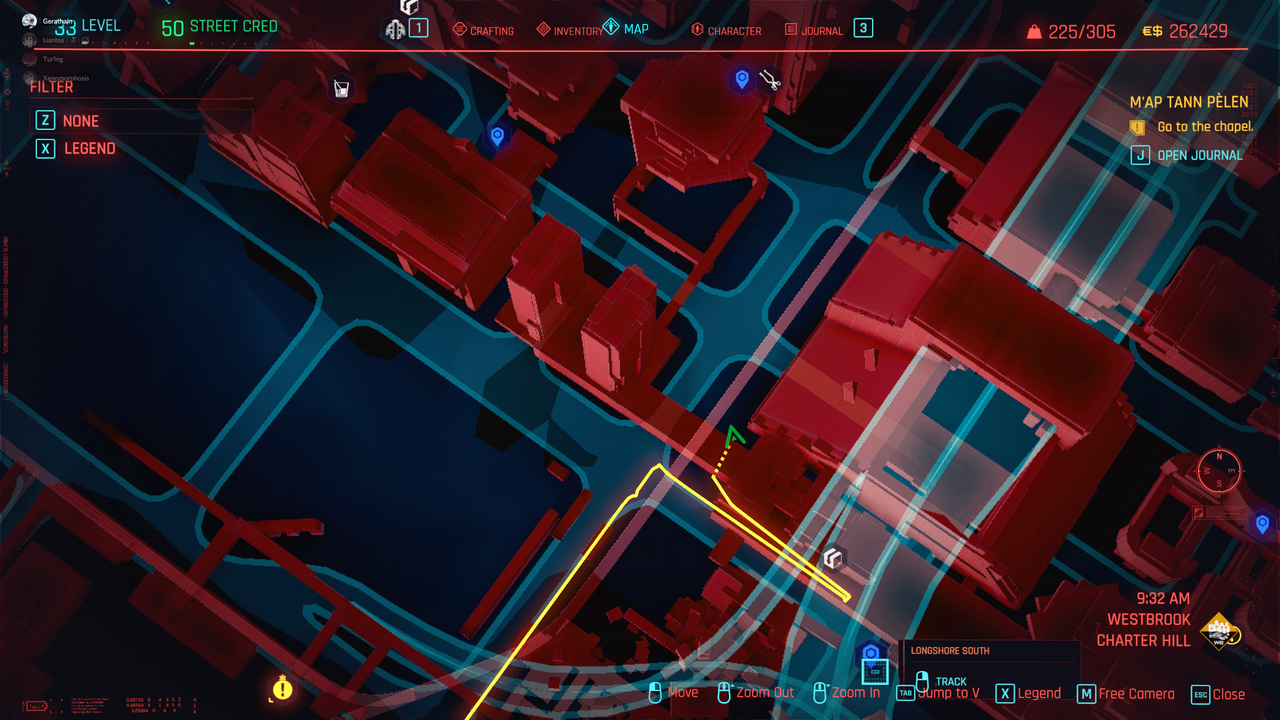This screenshot has width=1280, height=720.
Task: Click the fast travel pin beside the scissors
Action: [741, 79]
